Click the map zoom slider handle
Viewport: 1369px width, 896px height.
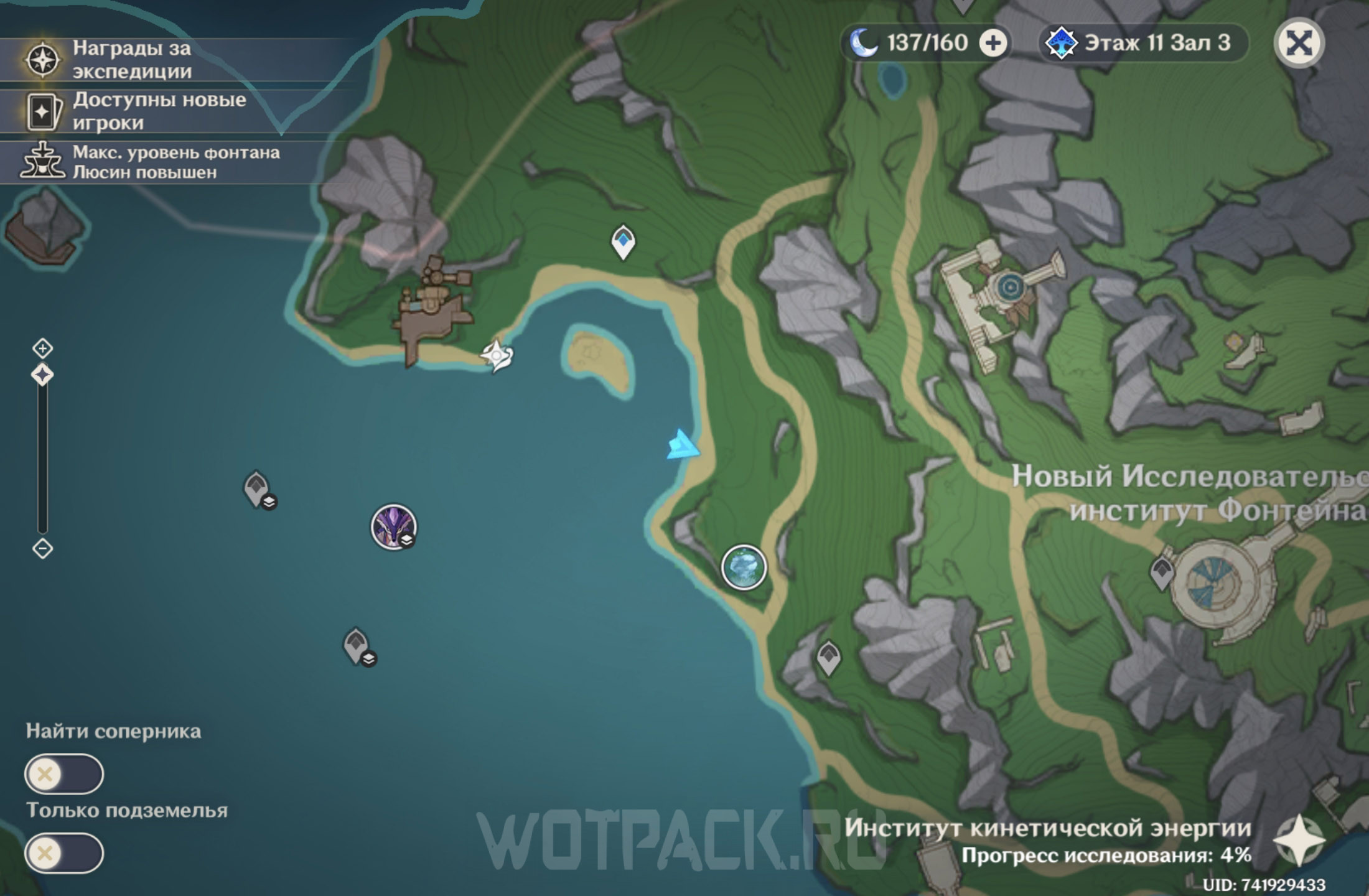click(42, 375)
